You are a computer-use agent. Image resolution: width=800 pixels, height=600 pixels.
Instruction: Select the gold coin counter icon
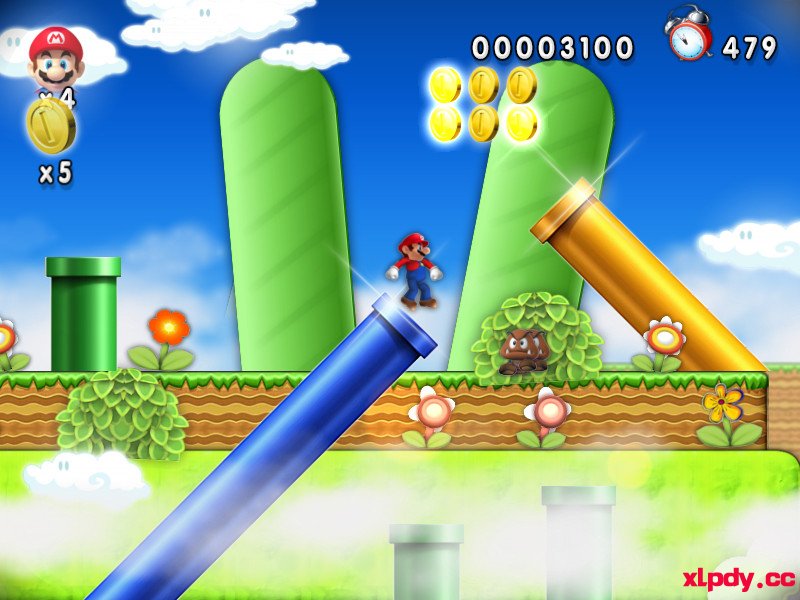(50, 124)
